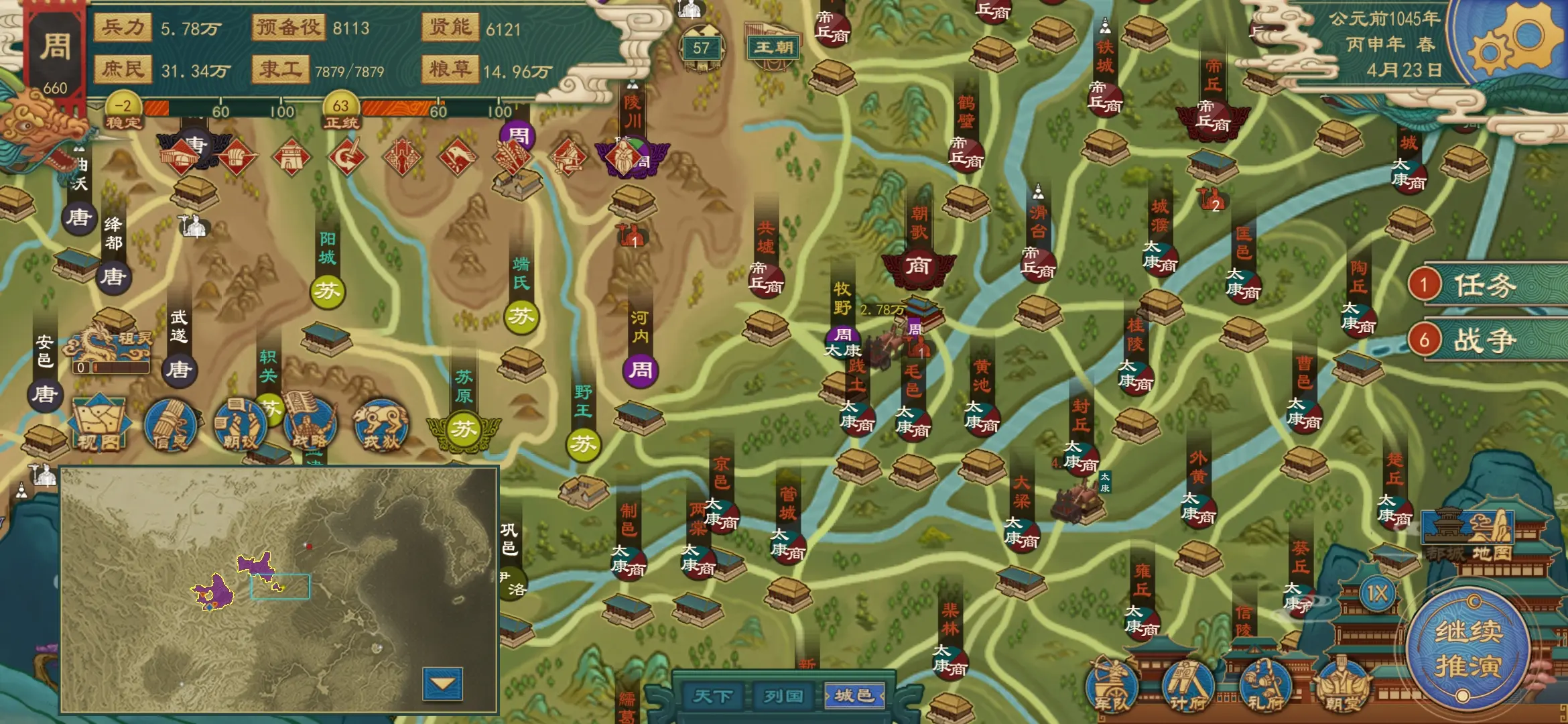Open the 朝议 court discussion
Screen dimensions: 1568x724
tap(240, 424)
